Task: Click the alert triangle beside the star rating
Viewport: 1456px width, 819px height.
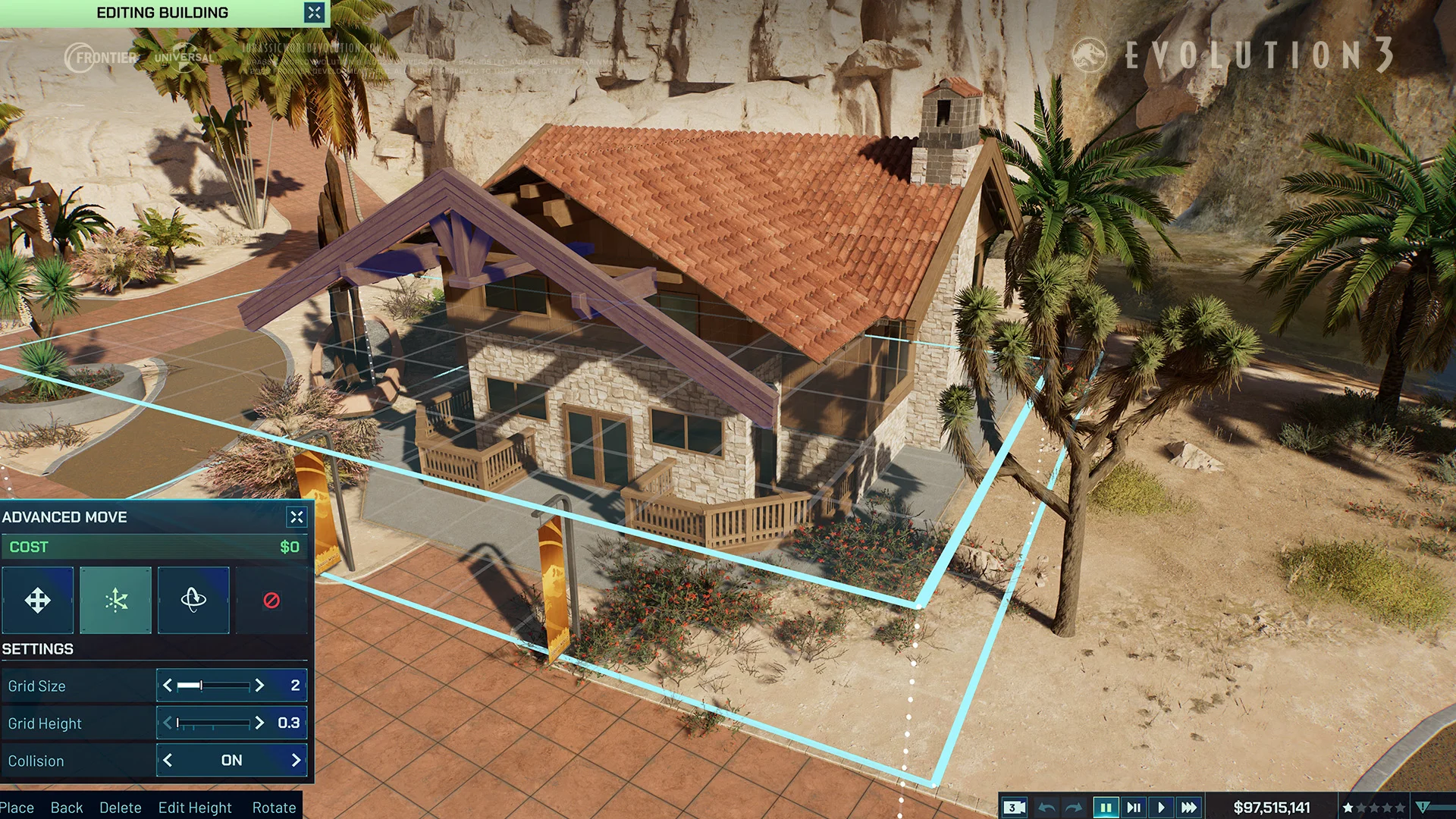Action: click(x=1424, y=807)
